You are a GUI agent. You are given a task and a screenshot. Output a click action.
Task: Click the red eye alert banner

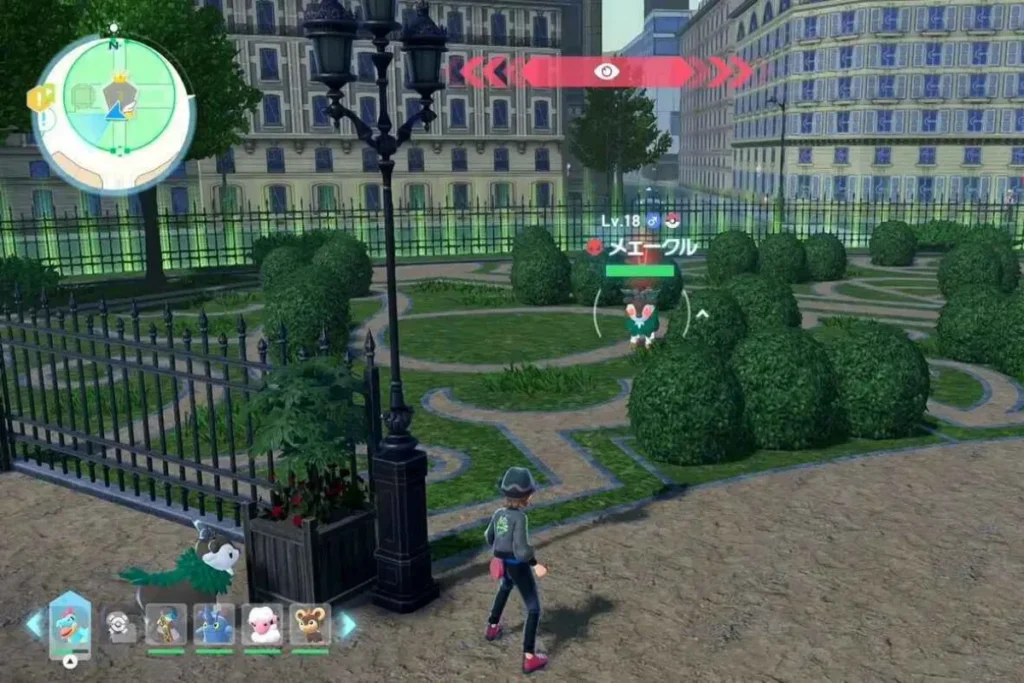click(x=607, y=71)
